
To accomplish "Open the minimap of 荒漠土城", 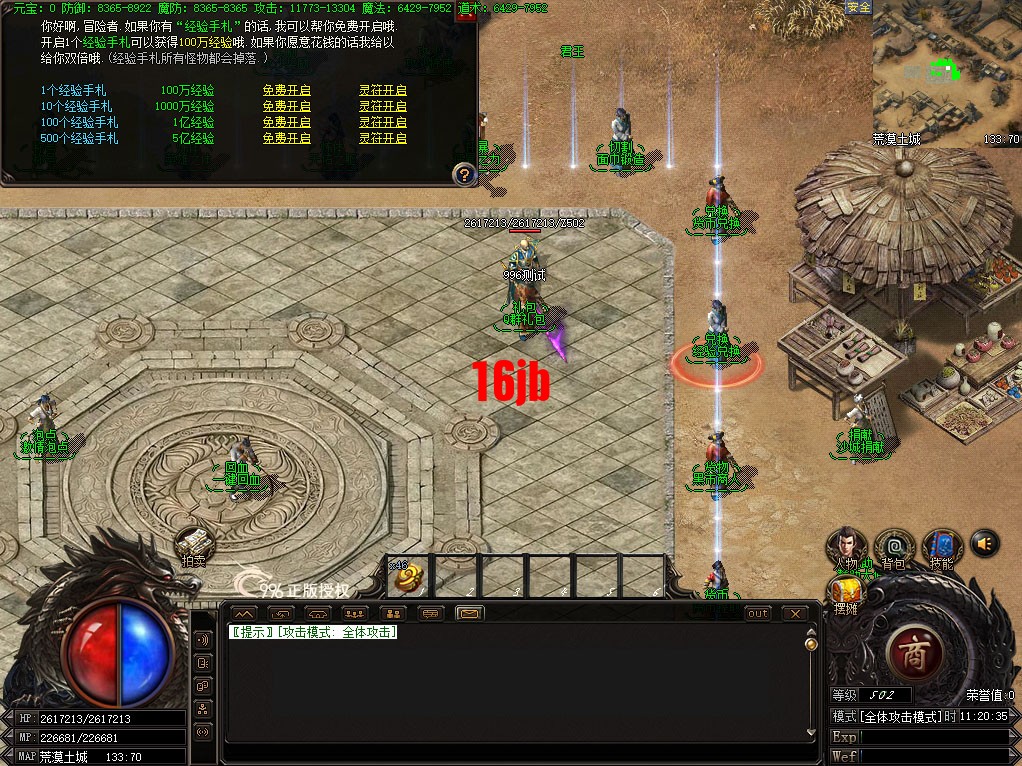I will [945, 73].
